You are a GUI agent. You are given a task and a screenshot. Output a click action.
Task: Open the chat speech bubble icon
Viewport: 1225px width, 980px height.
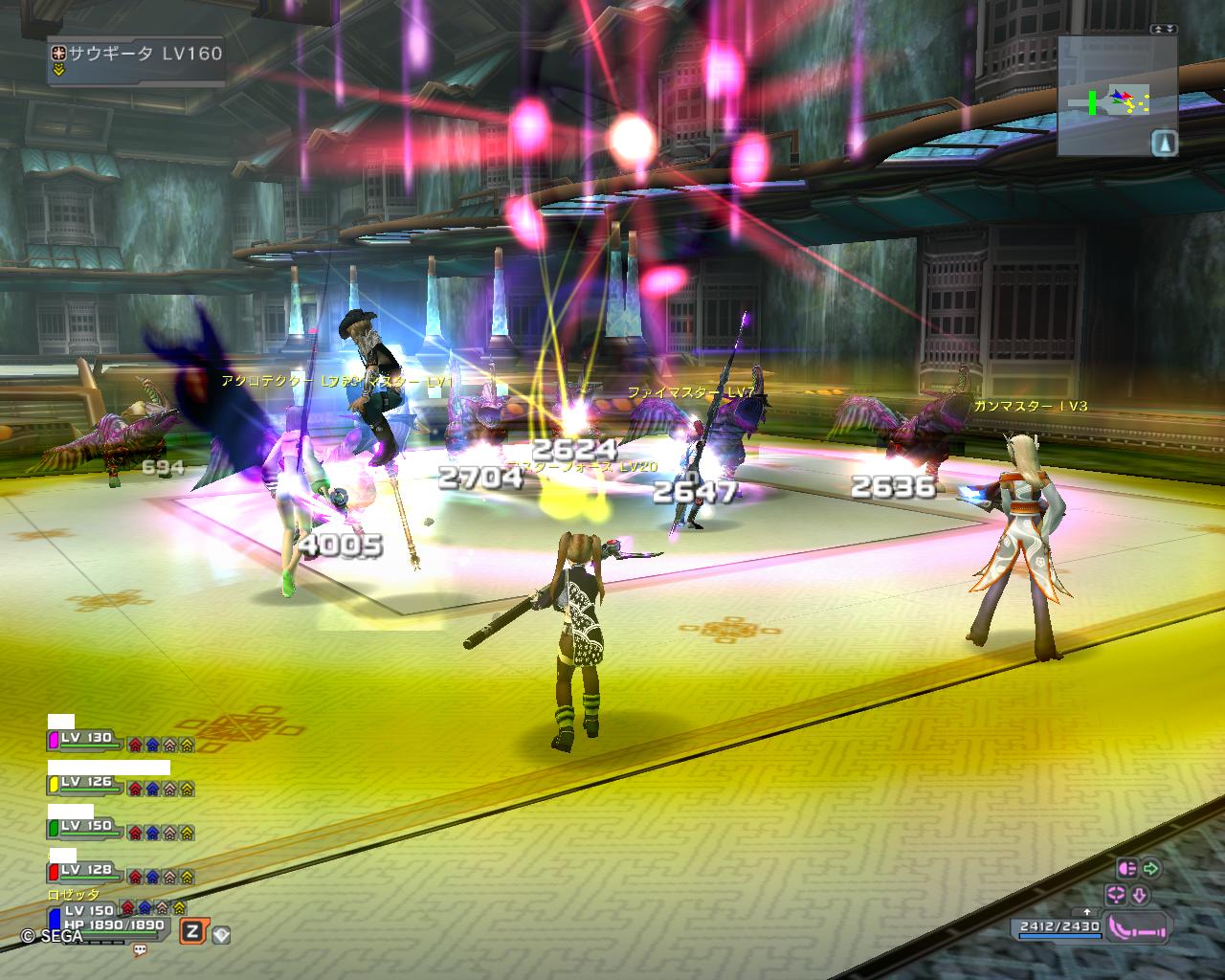(x=140, y=950)
